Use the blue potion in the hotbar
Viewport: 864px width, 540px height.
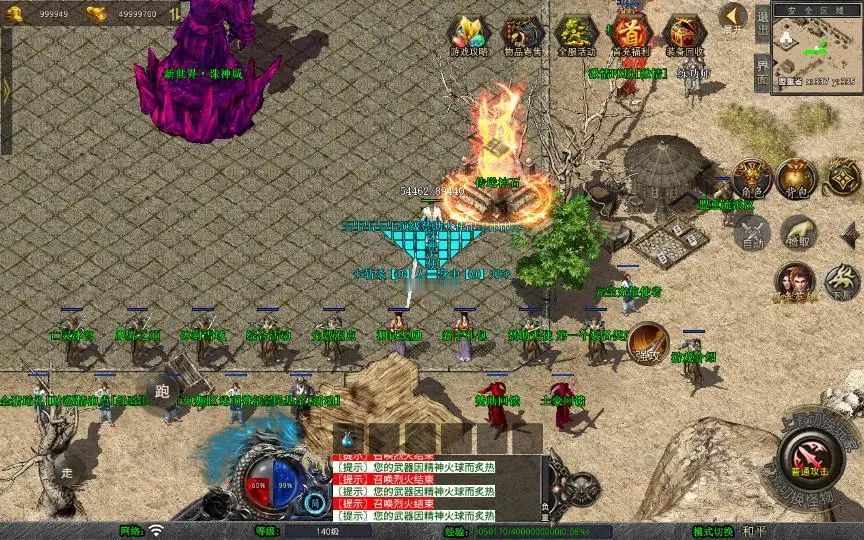pos(348,438)
